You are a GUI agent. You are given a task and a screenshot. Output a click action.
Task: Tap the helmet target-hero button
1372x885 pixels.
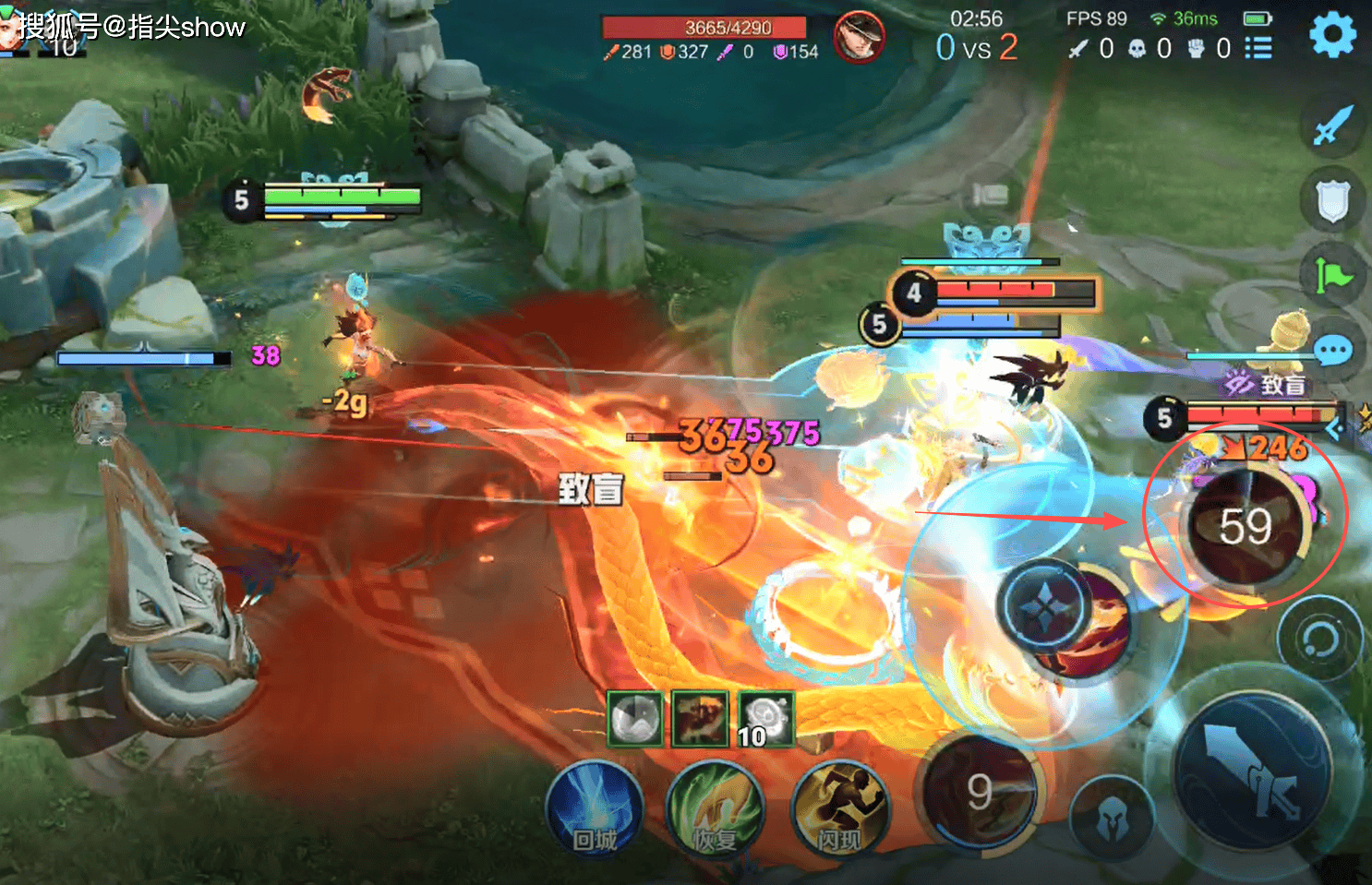[1112, 819]
